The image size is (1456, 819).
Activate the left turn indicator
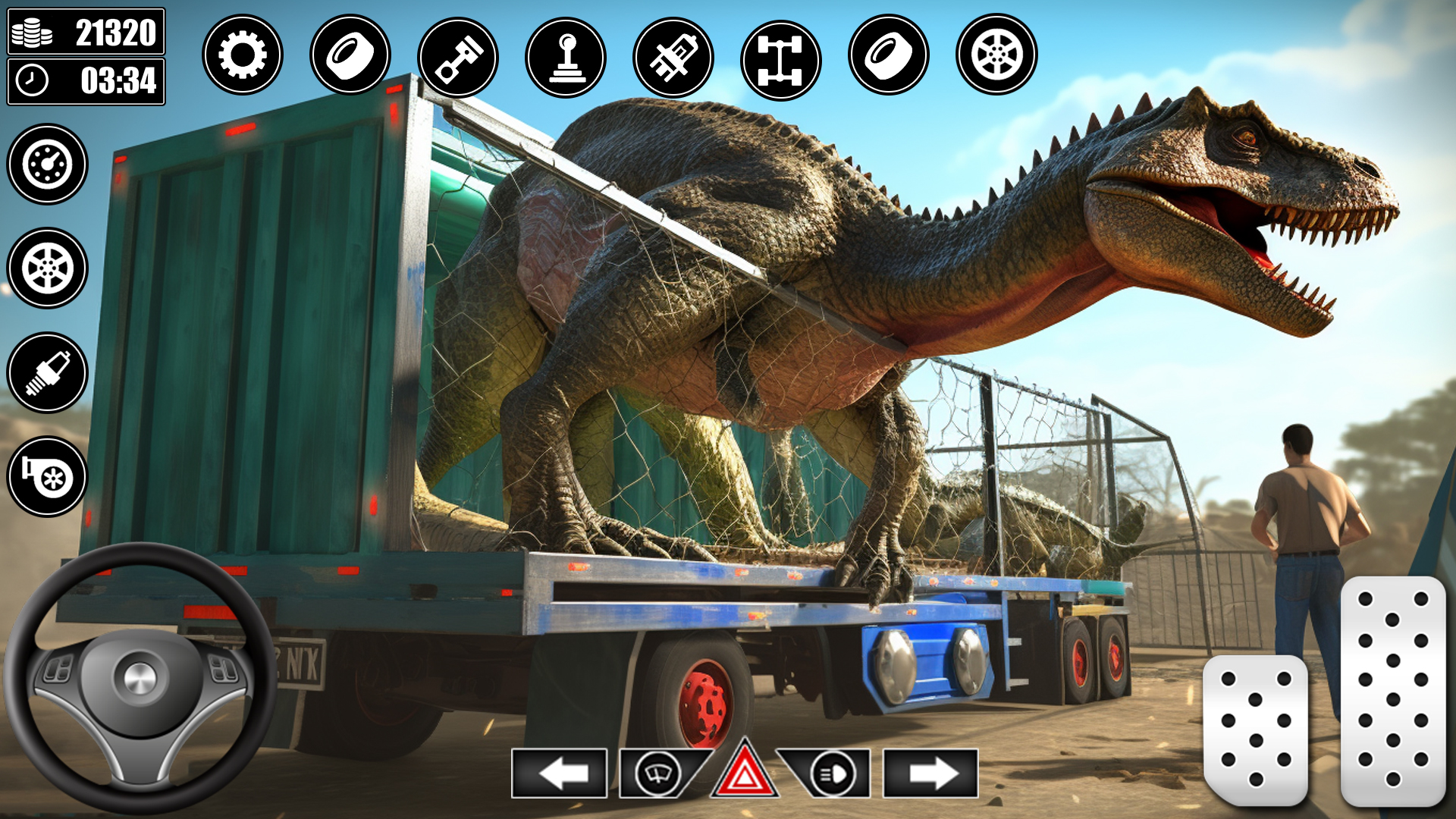[x=561, y=773]
